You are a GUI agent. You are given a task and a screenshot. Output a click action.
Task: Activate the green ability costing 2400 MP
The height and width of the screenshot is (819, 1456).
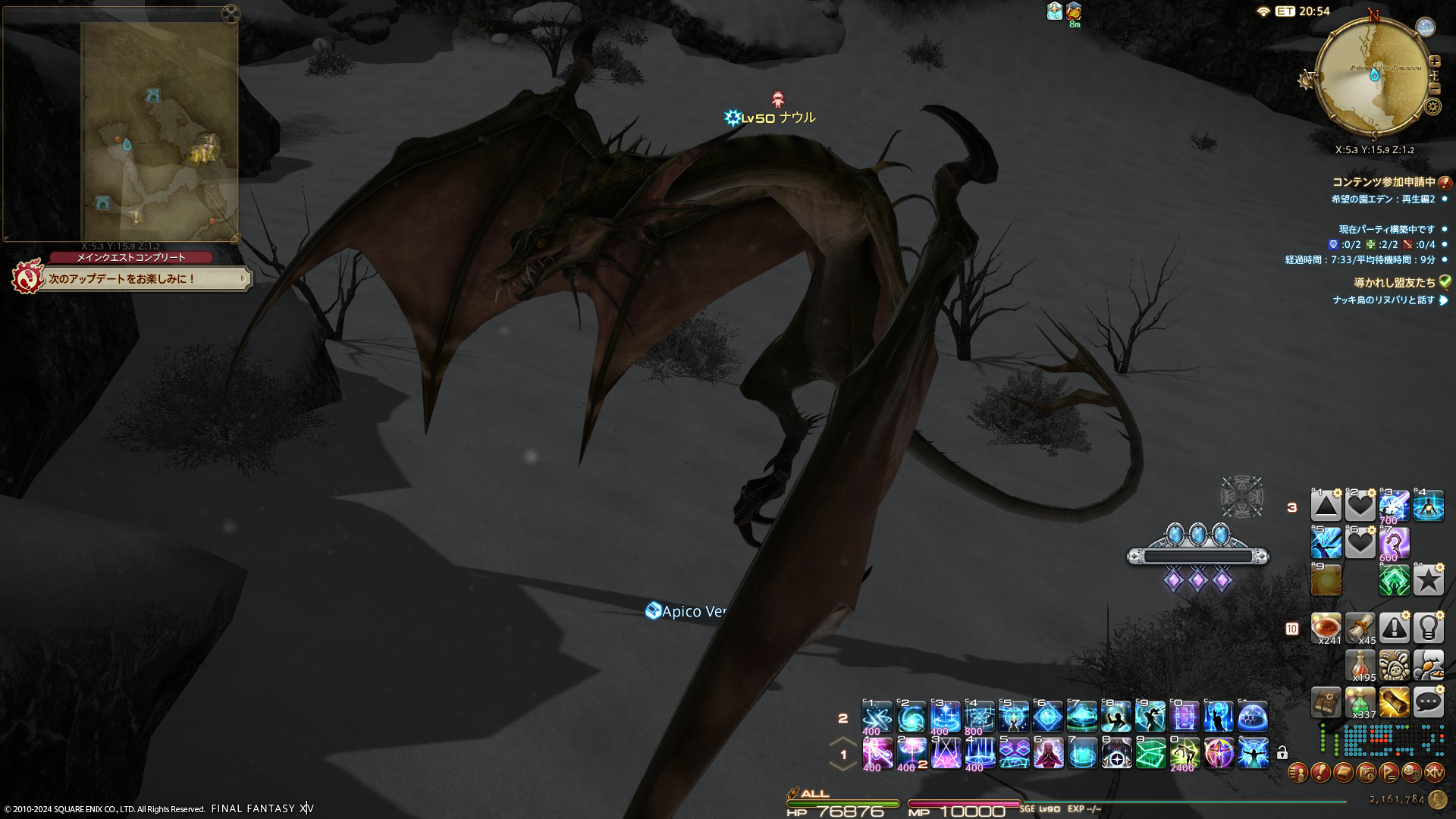[x=1184, y=753]
